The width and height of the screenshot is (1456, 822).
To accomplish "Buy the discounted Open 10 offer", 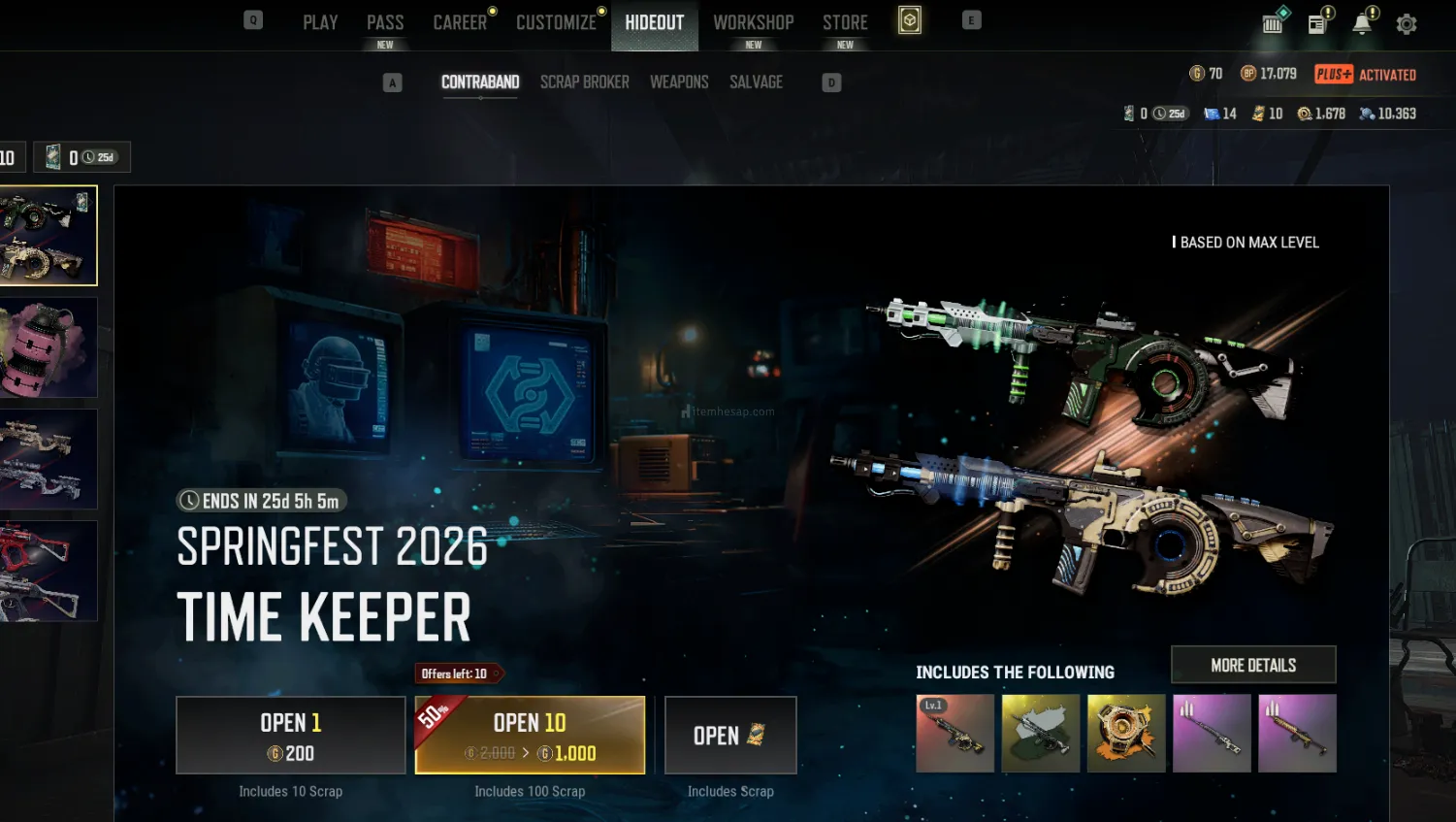I will coord(530,736).
